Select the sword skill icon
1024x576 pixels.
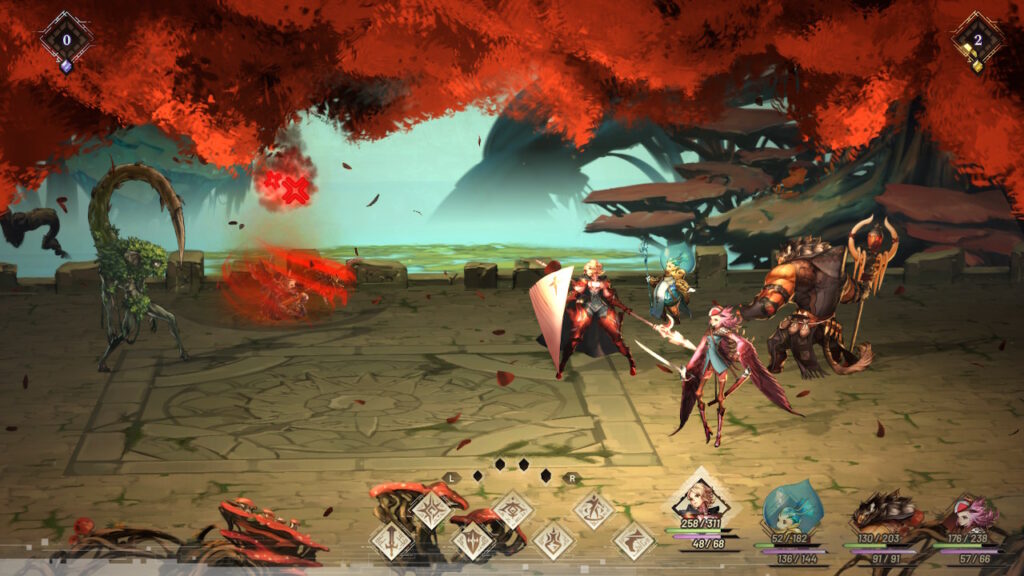click(x=392, y=541)
